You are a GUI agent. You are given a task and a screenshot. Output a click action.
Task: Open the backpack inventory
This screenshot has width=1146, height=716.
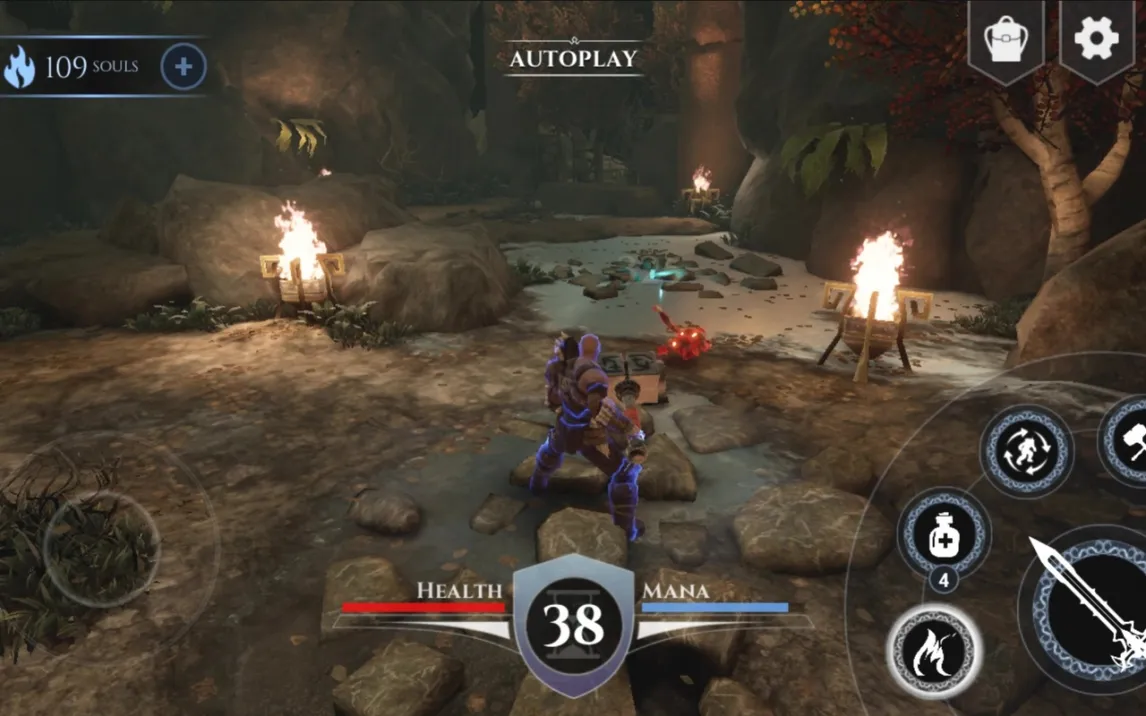coord(1007,40)
